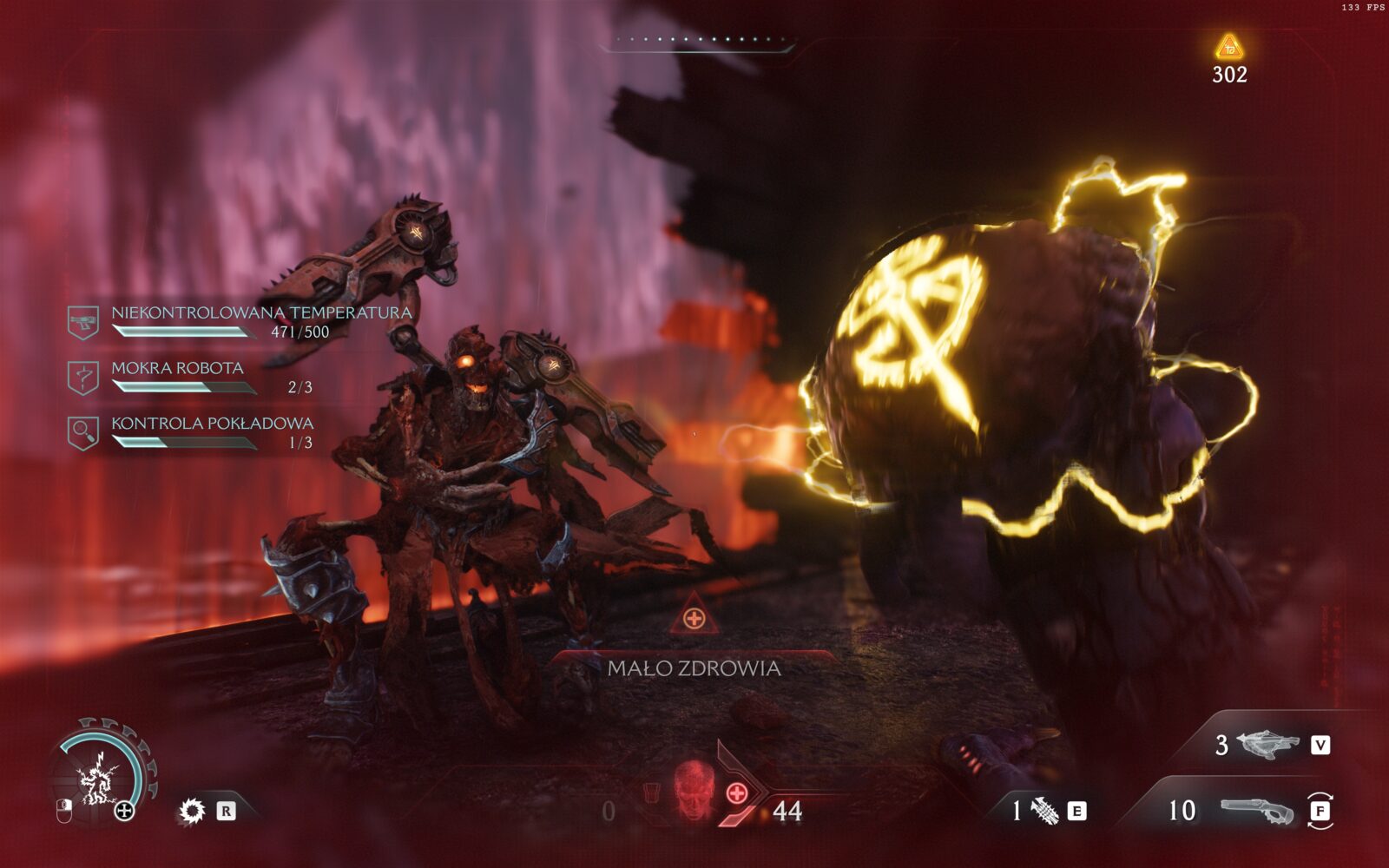Select the shotgun weapon icon
Viewport: 1389px width, 868px height.
coord(1256,811)
